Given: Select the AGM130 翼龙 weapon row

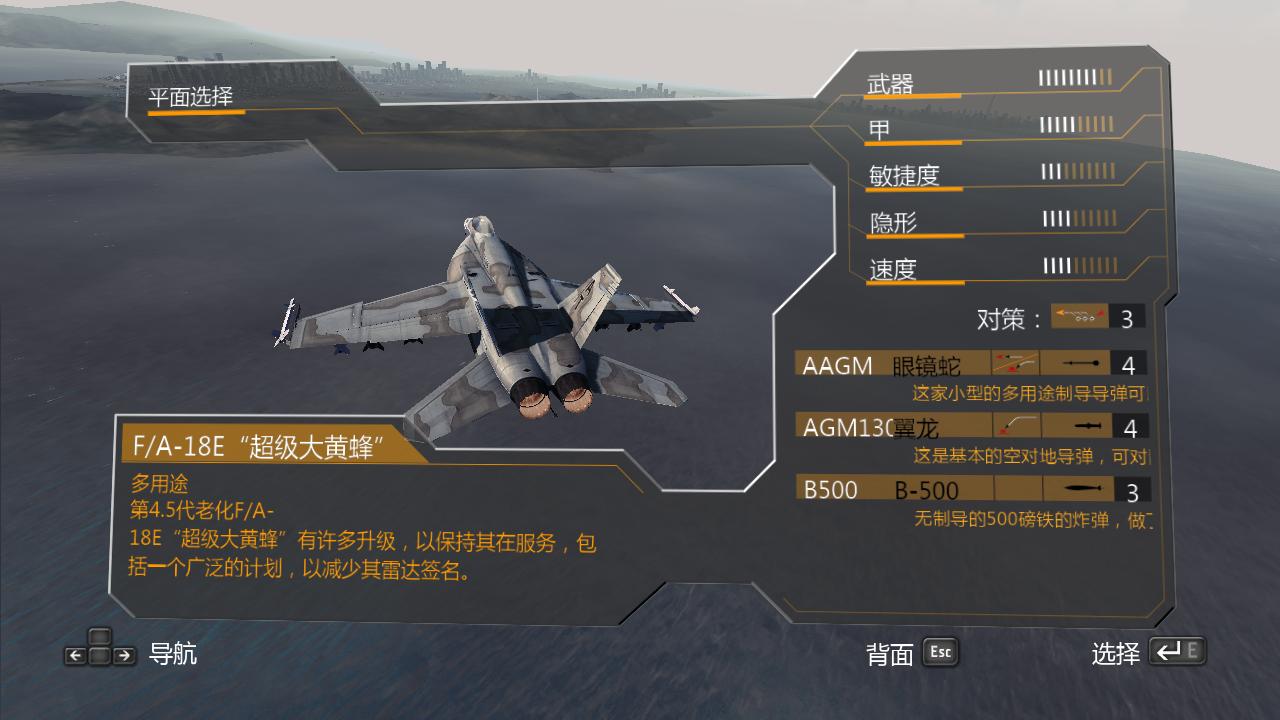Looking at the screenshot, I should coord(880,427).
